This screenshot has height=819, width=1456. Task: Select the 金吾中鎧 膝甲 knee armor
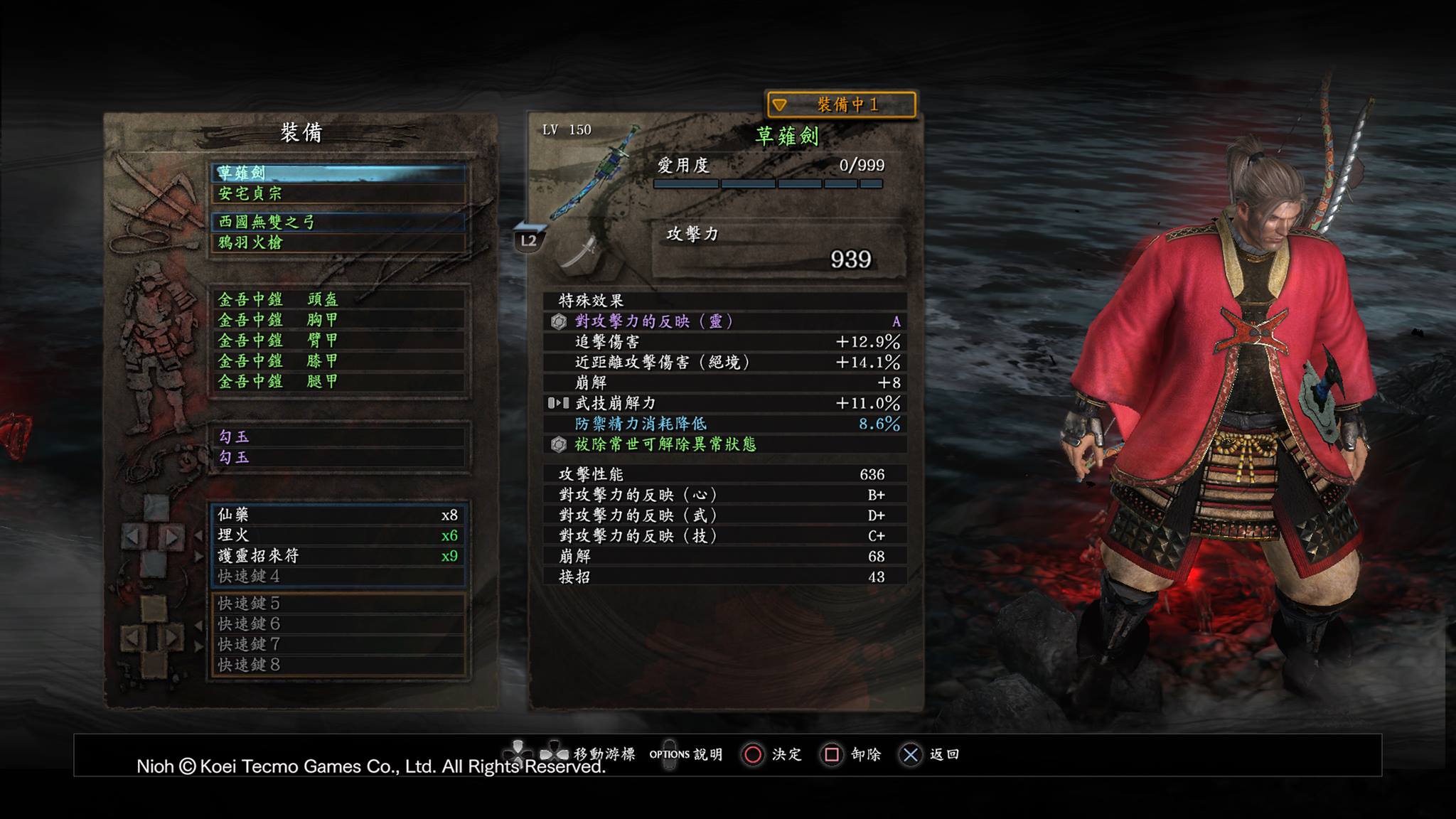pyautogui.click(x=338, y=361)
